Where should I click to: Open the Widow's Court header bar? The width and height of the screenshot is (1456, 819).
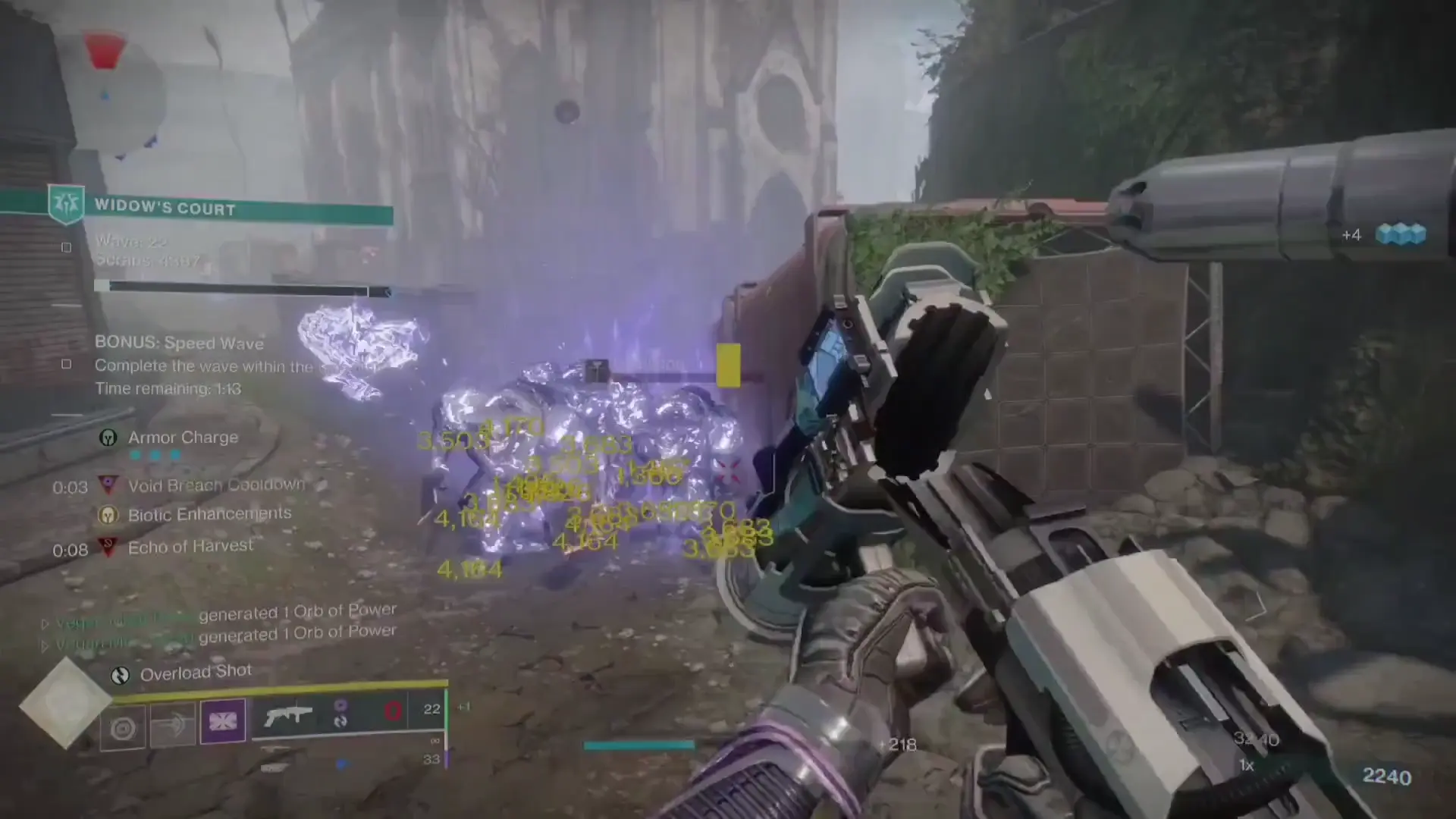[243, 209]
